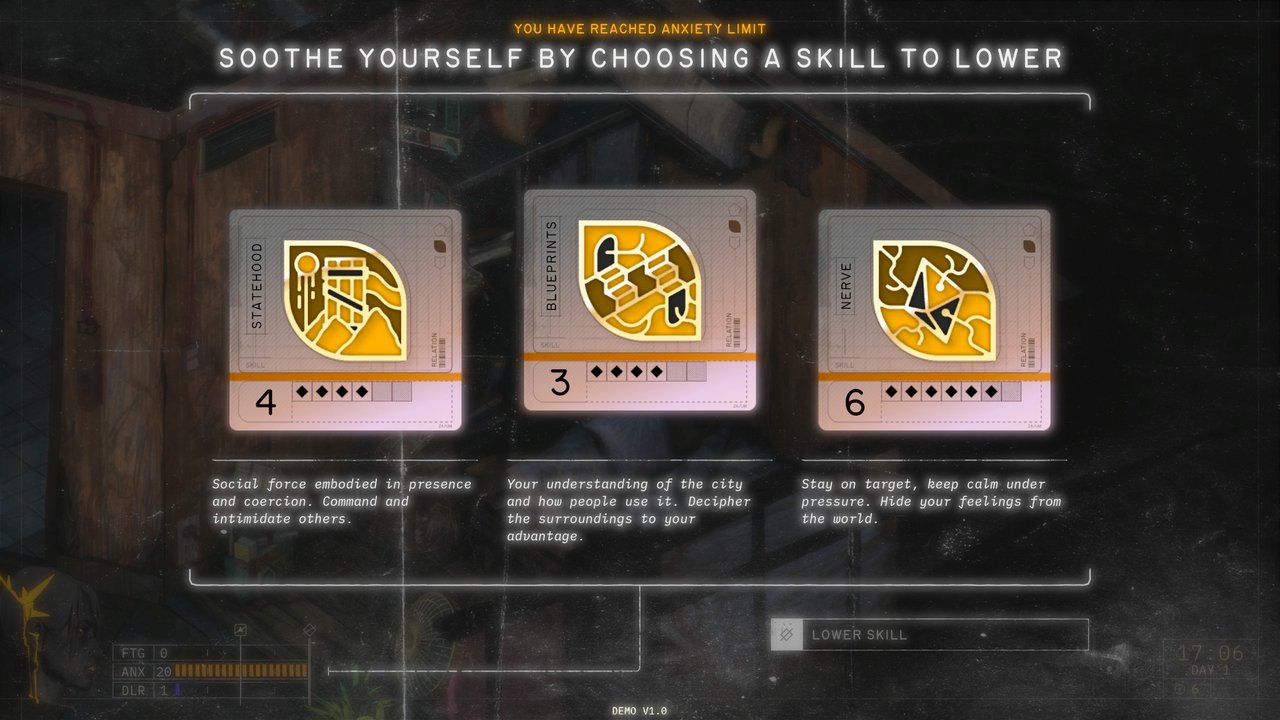1280x720 pixels.
Task: Select the Statehood skill card
Action: point(345,320)
